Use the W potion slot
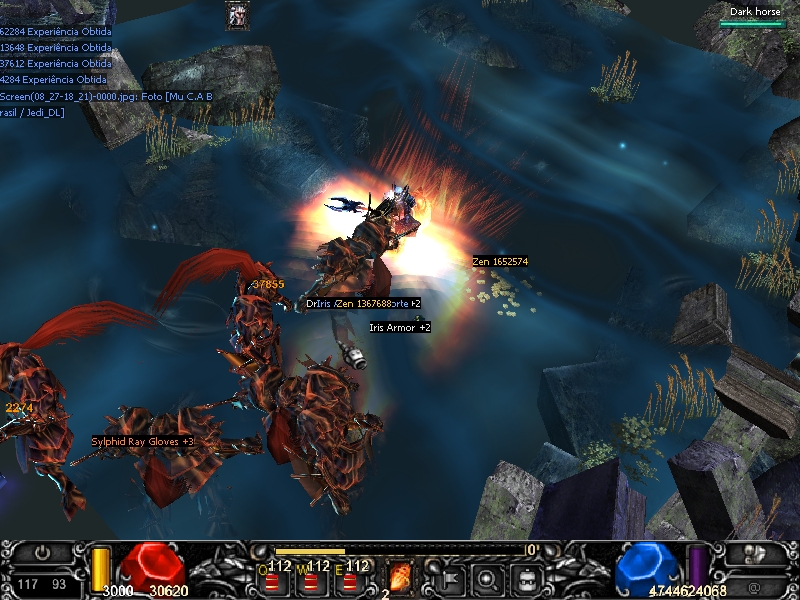The width and height of the screenshot is (800, 600). 310,578
